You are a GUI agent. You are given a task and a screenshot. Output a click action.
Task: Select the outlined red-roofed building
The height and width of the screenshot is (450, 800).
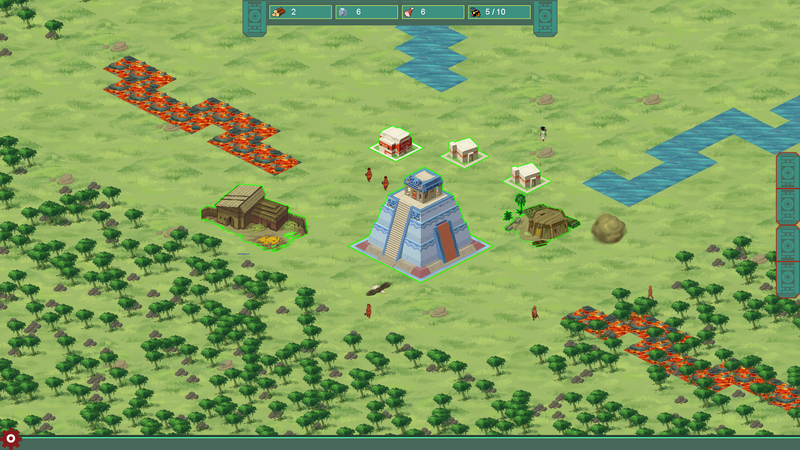coord(395,142)
